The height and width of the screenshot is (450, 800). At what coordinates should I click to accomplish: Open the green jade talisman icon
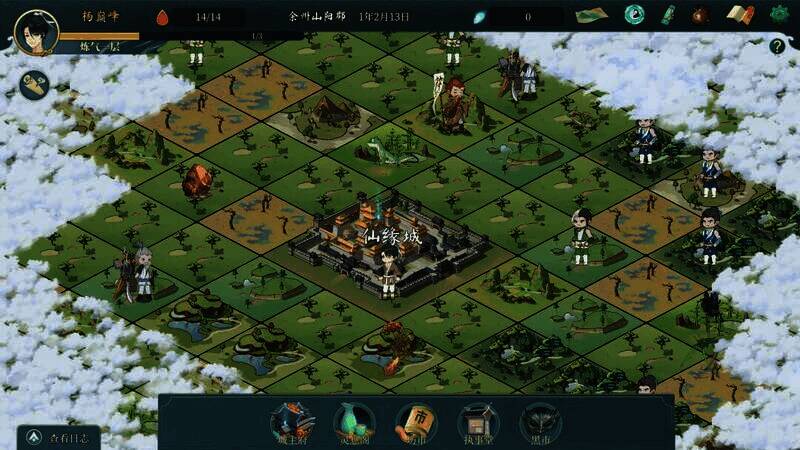pyautogui.click(x=667, y=15)
